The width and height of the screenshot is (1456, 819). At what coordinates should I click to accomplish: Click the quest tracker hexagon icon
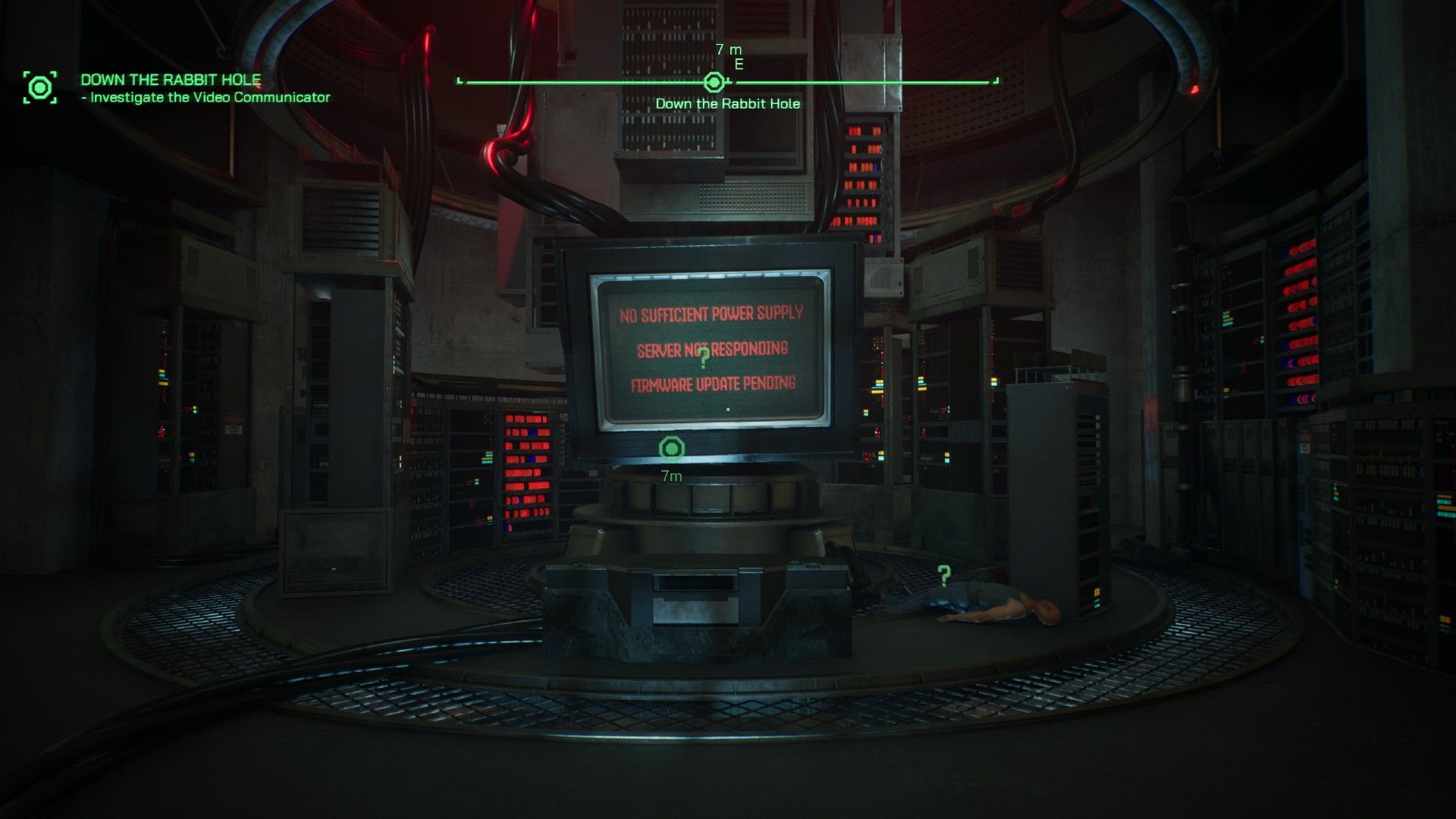[39, 86]
